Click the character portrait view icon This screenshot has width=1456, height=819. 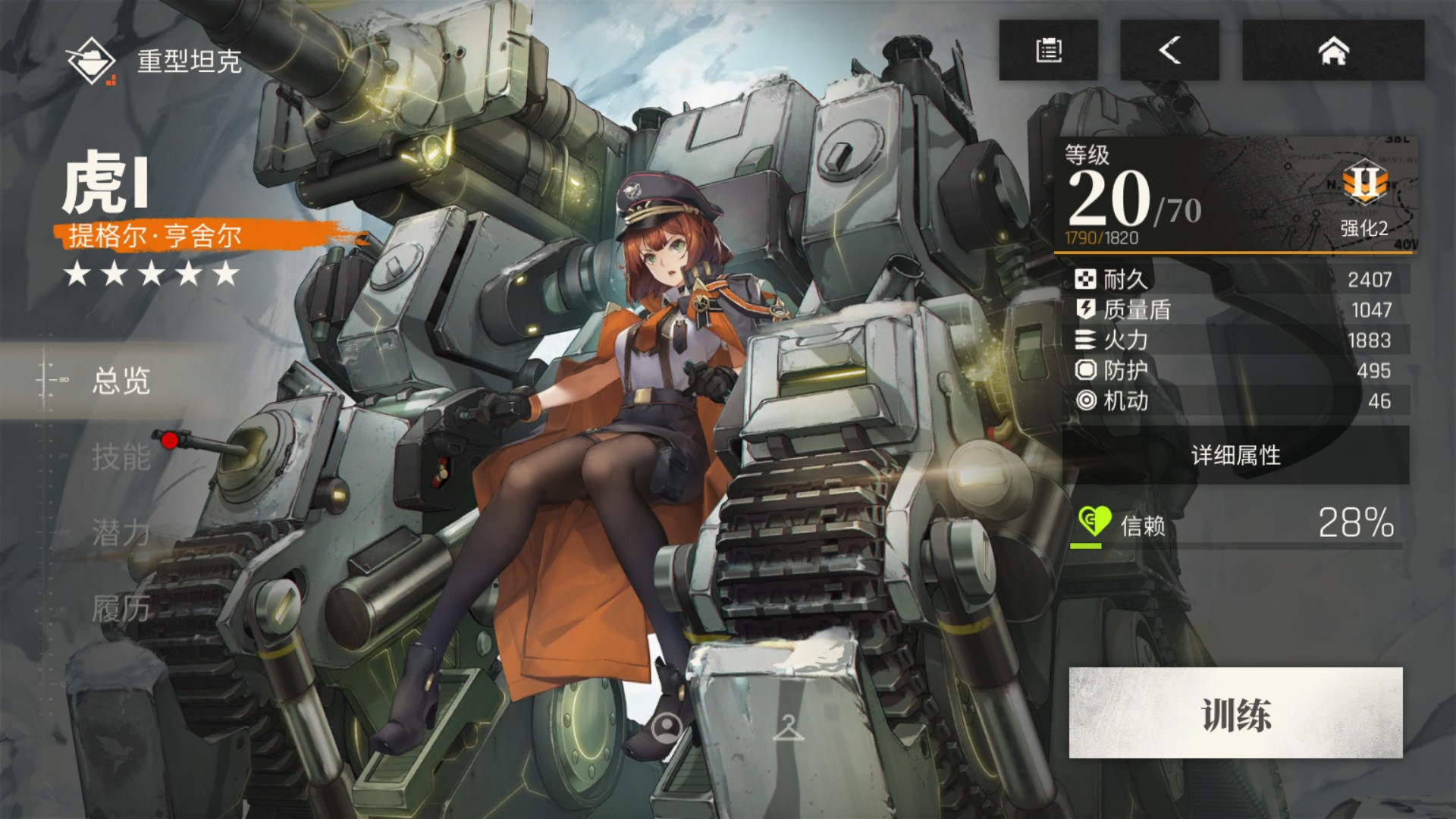tap(667, 728)
